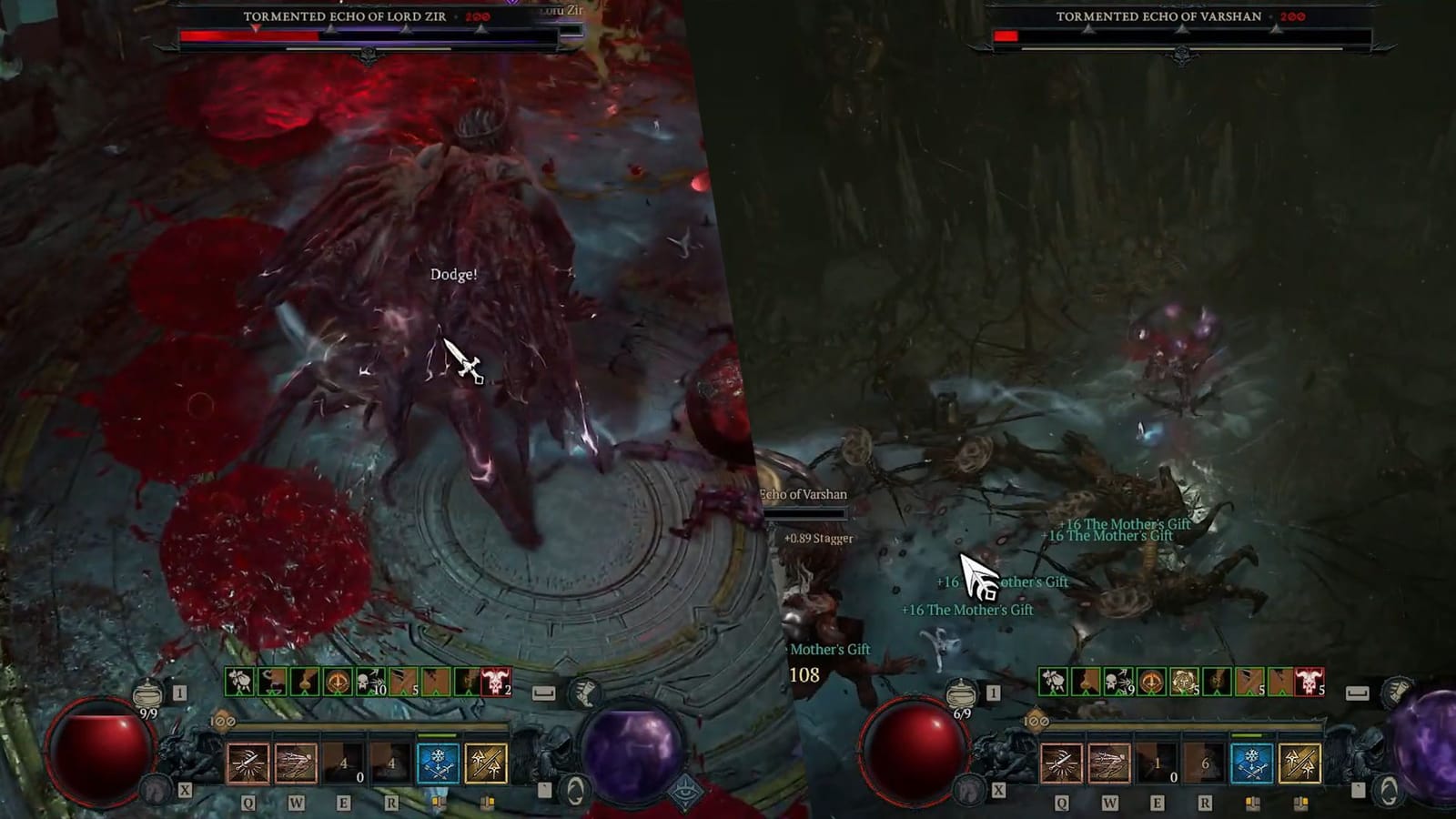1456x819 pixels.
Task: Select the Cold Imbuement snowflake skill icon
Action: 437,764
